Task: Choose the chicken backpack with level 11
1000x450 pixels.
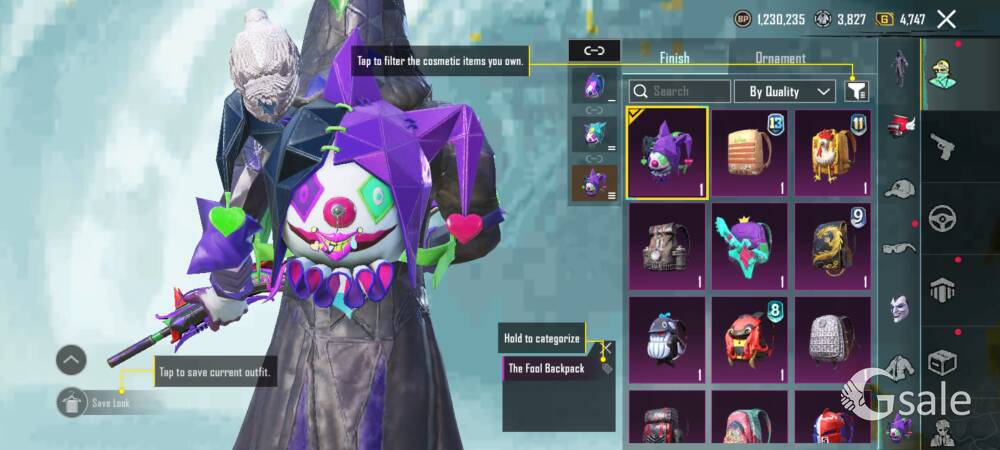Action: 832,153
